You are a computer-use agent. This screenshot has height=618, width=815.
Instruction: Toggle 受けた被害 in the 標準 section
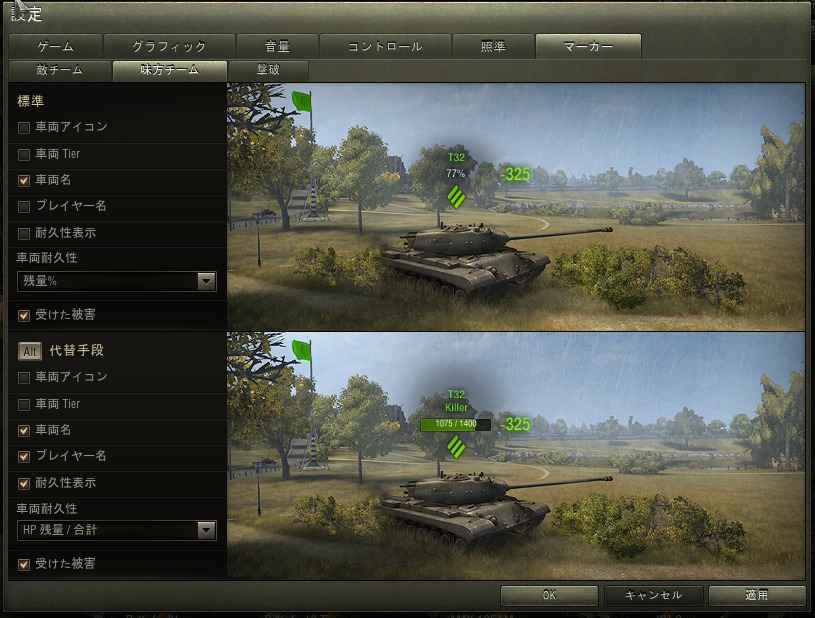[x=24, y=315]
